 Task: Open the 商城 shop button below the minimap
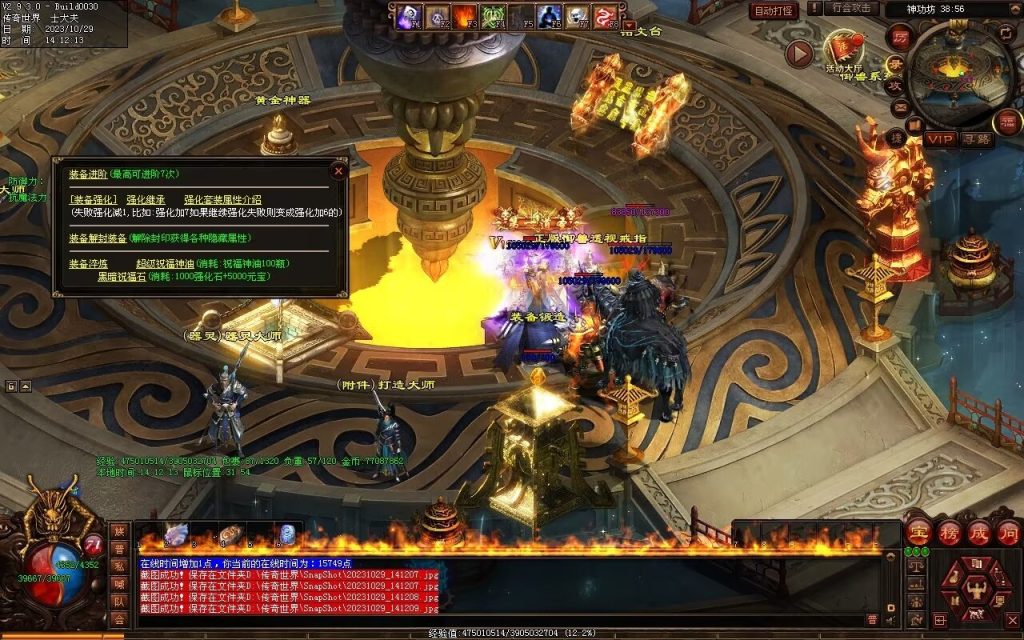[1008, 122]
